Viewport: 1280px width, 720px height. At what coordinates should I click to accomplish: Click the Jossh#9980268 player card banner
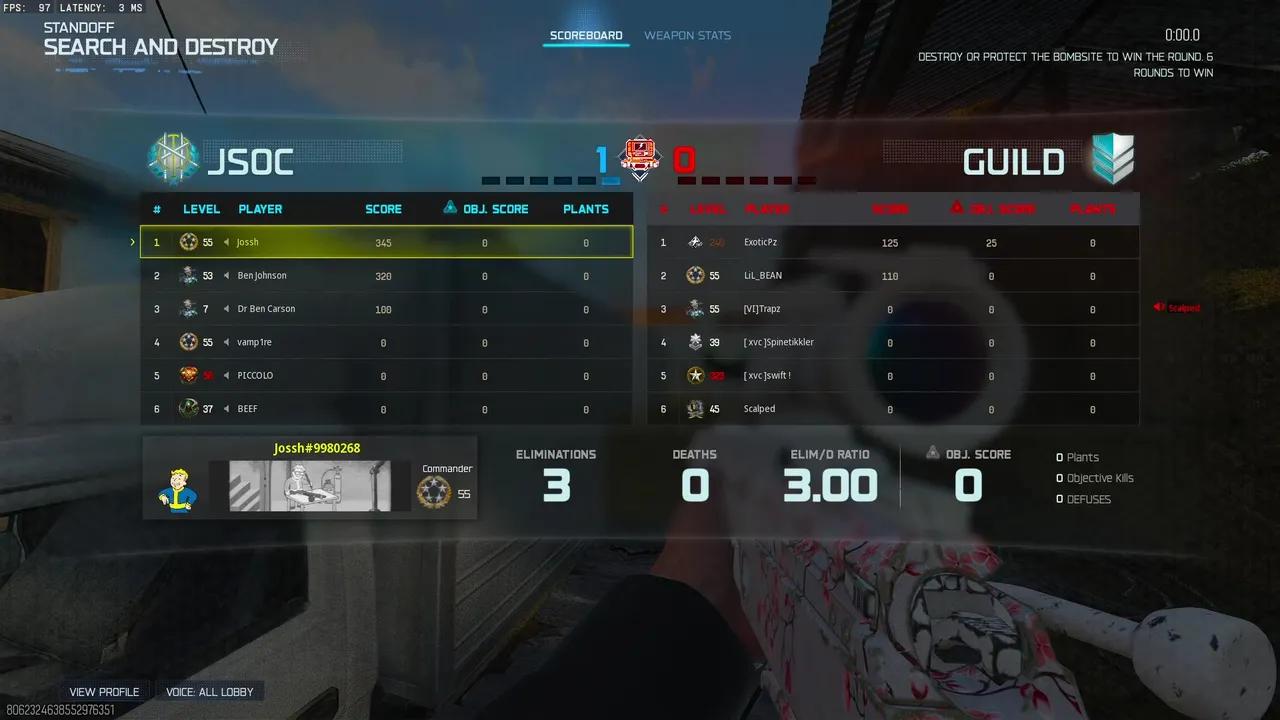coord(310,486)
